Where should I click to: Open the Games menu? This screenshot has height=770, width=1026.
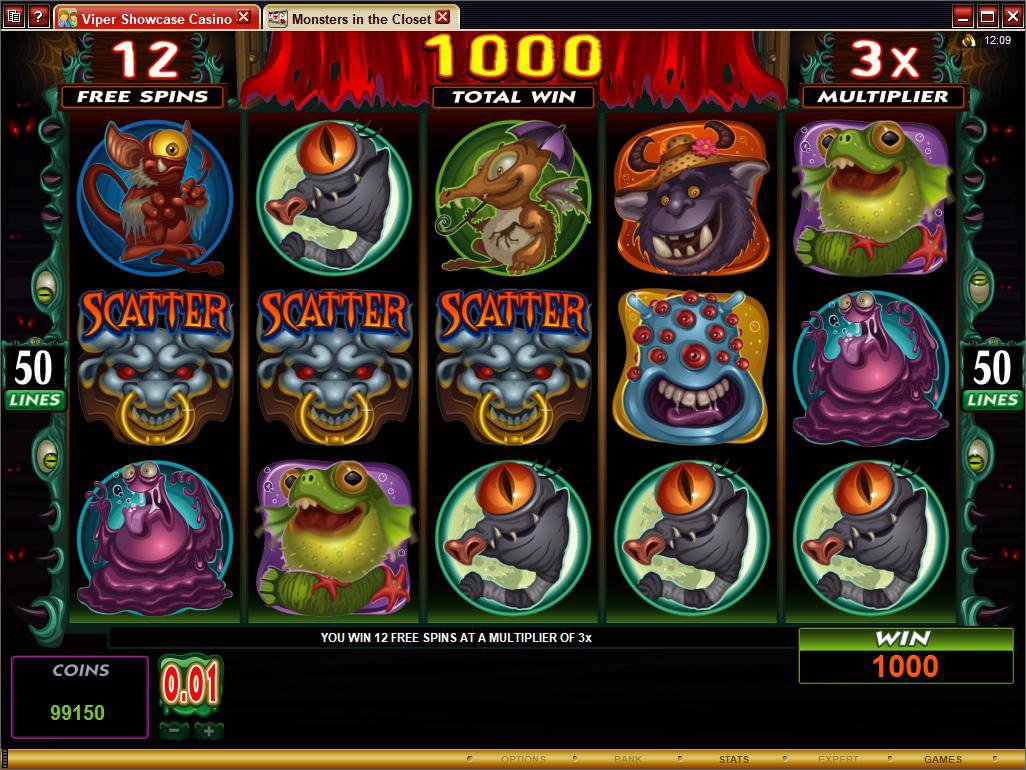pos(942,760)
